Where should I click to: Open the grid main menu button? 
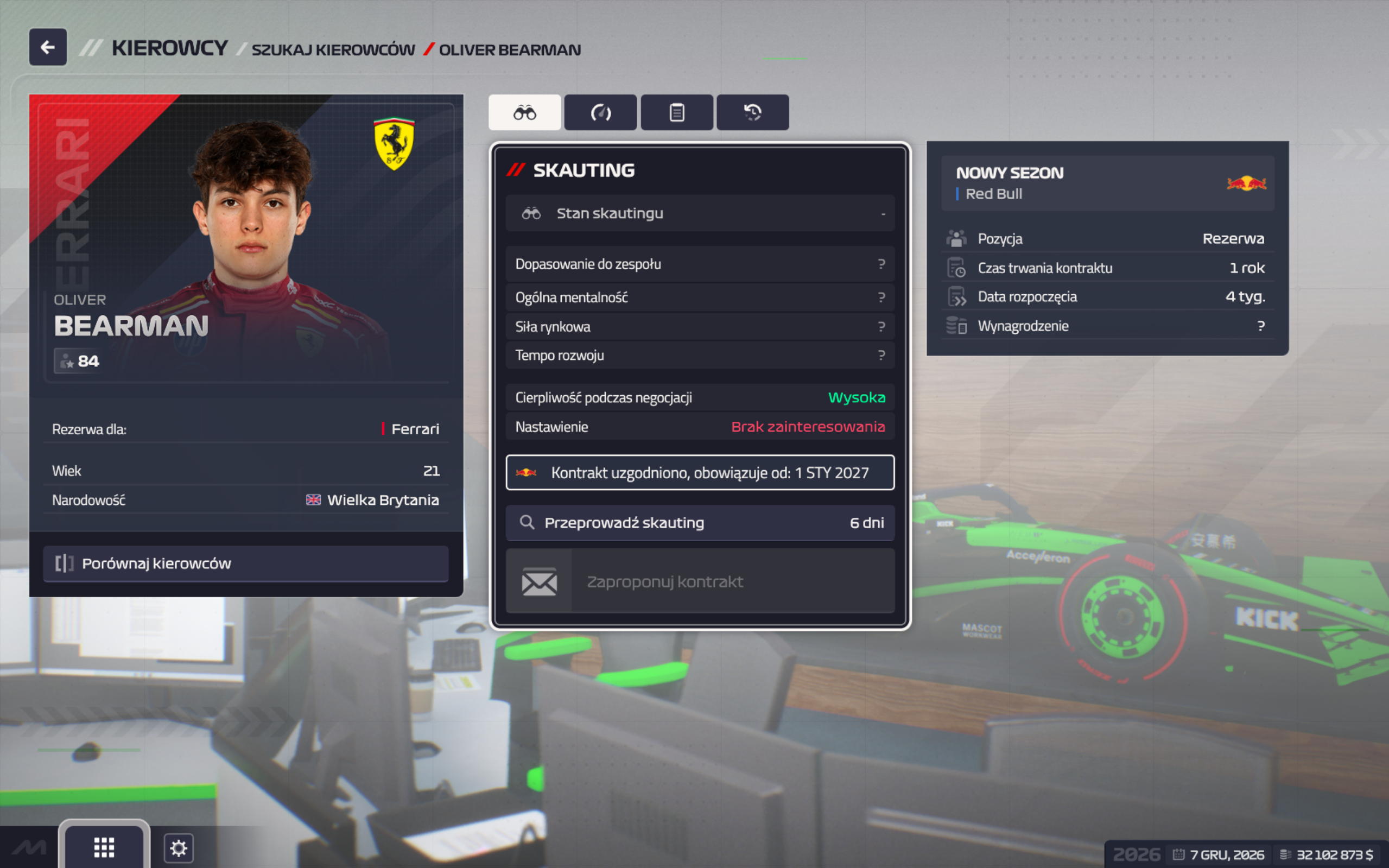(x=104, y=847)
